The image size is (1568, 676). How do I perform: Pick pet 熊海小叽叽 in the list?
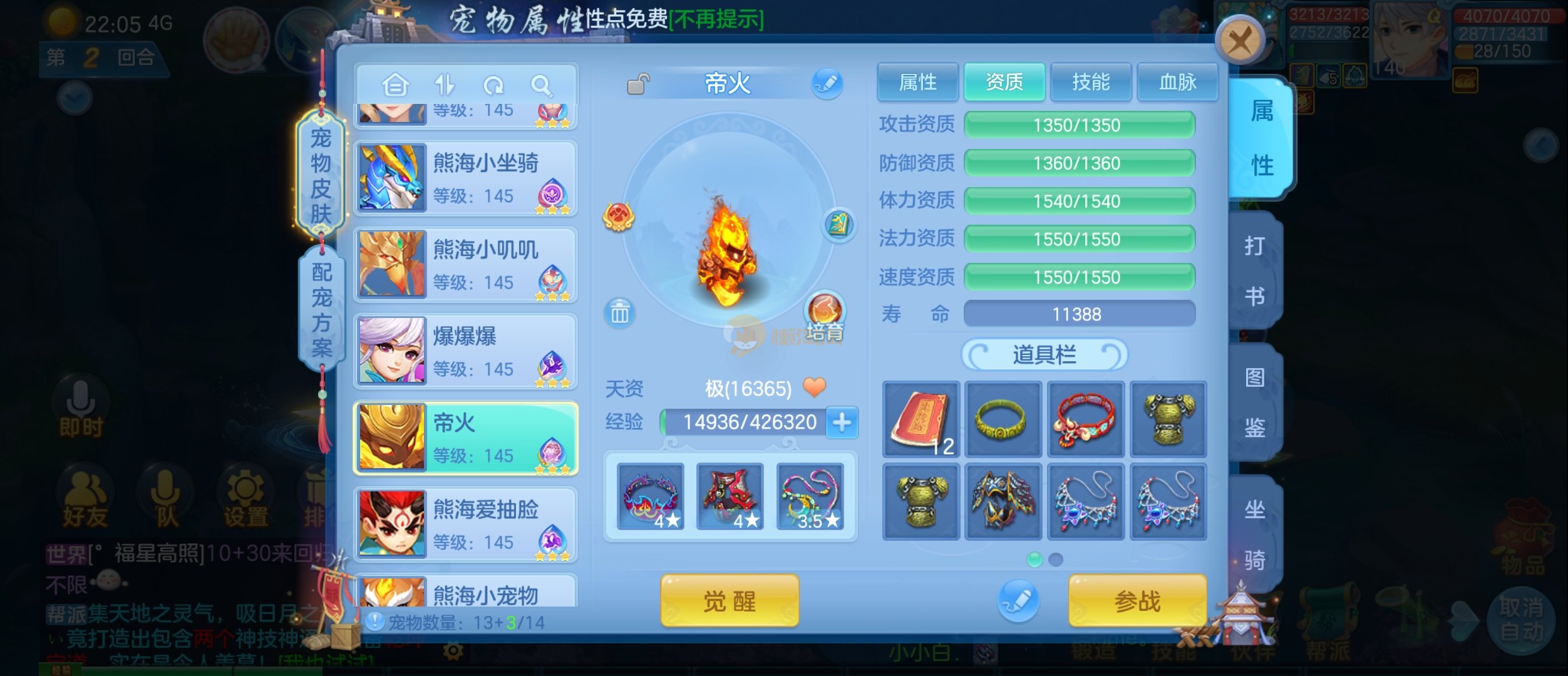466,265
